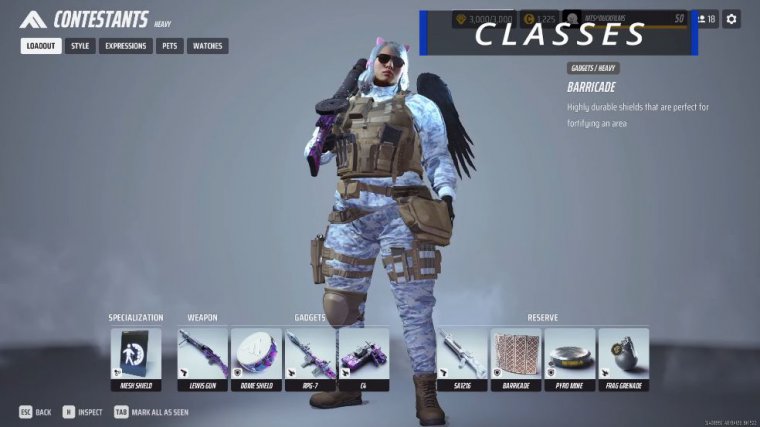
Task: Switch to the Loadout tab
Action: point(41,46)
